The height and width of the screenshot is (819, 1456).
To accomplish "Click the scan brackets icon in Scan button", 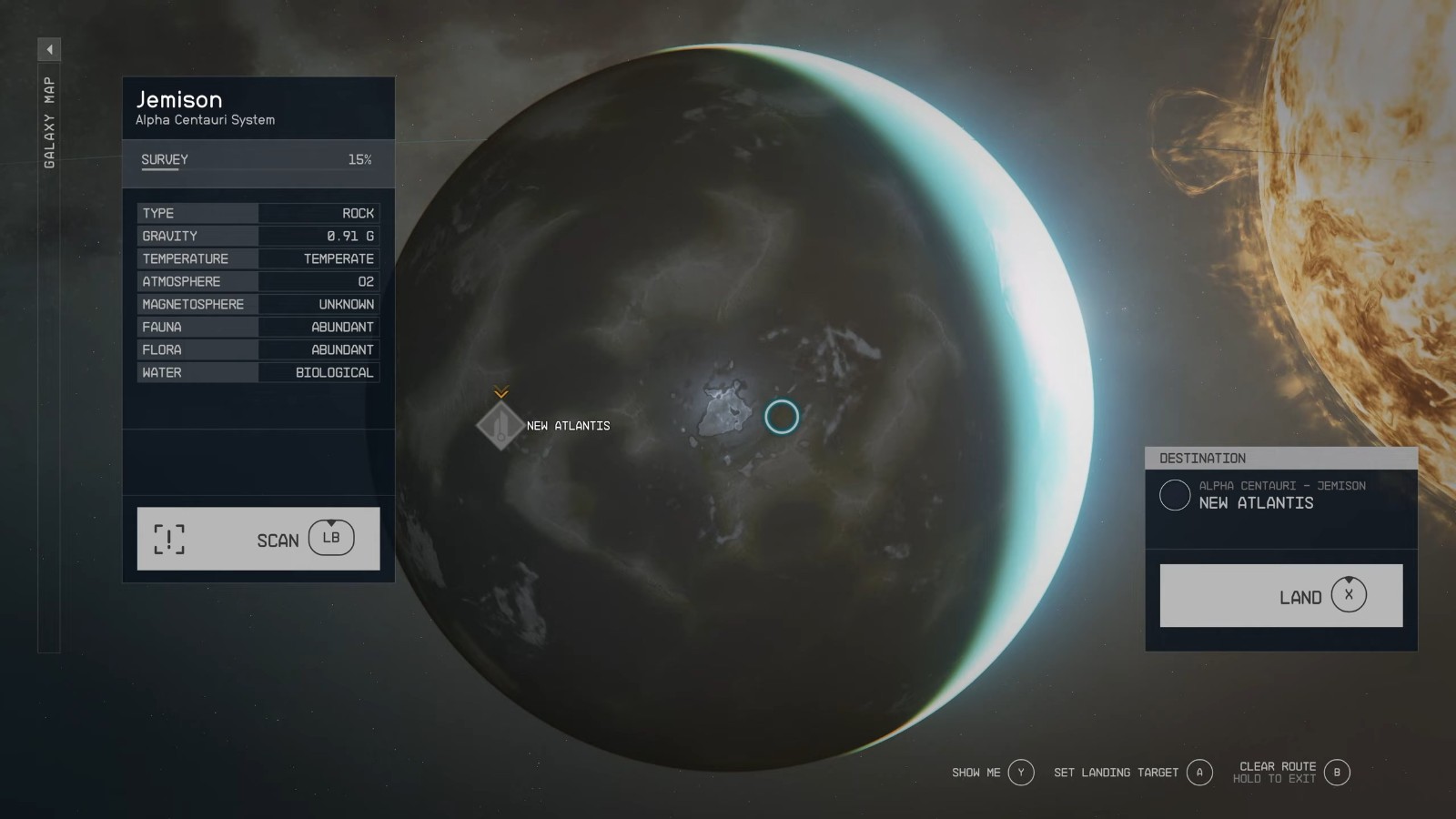I will 170,539.
